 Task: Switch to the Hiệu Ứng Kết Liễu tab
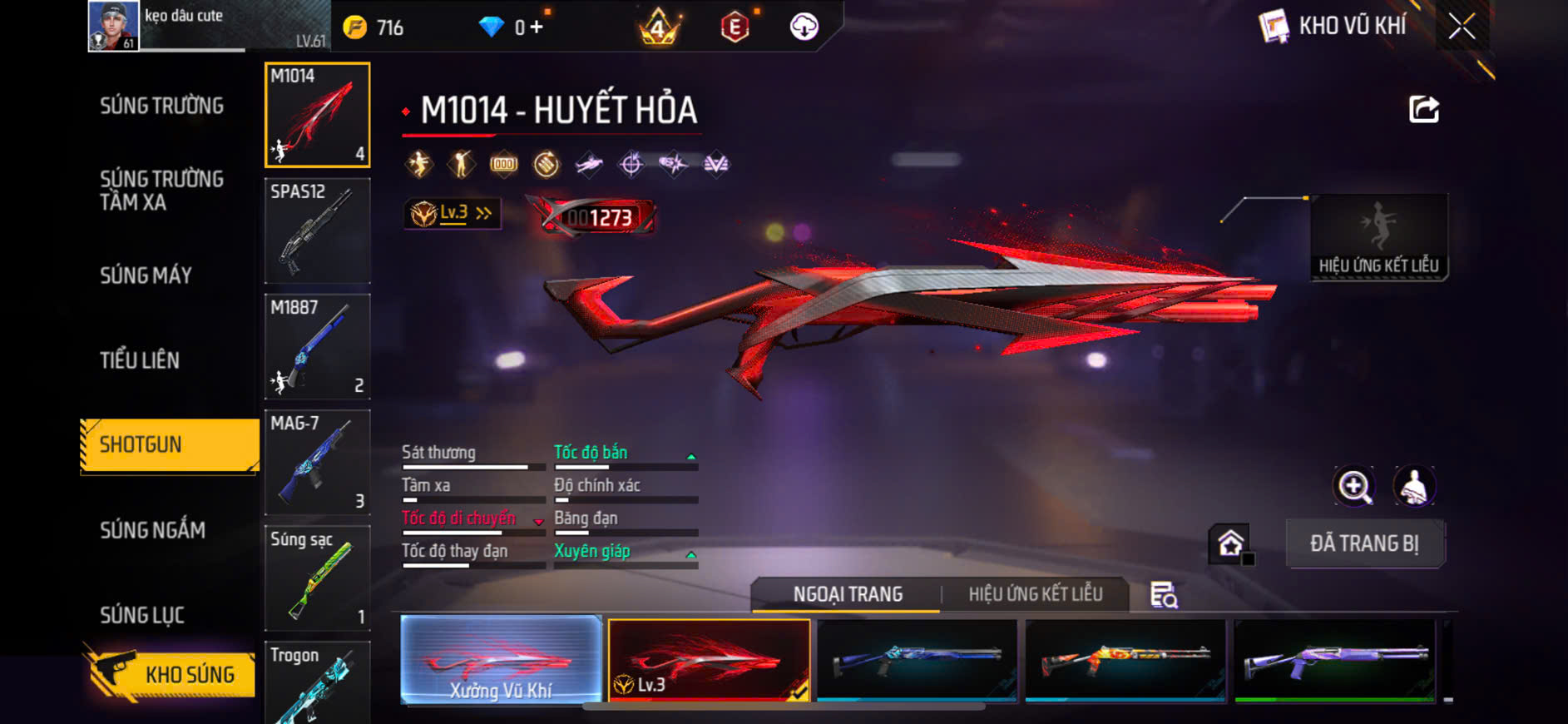pyautogui.click(x=1035, y=594)
